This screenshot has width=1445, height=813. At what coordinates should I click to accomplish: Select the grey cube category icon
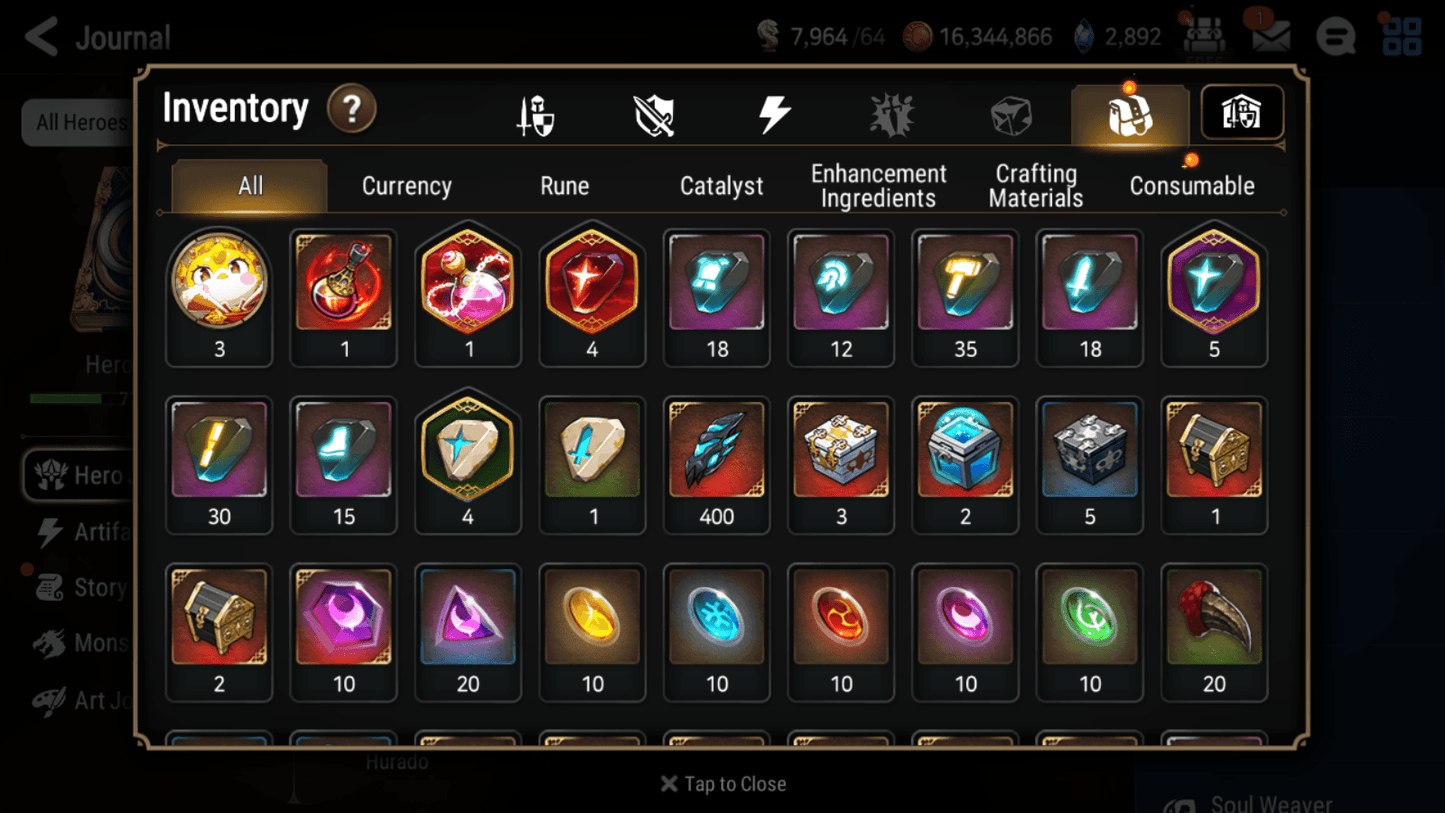[1011, 113]
